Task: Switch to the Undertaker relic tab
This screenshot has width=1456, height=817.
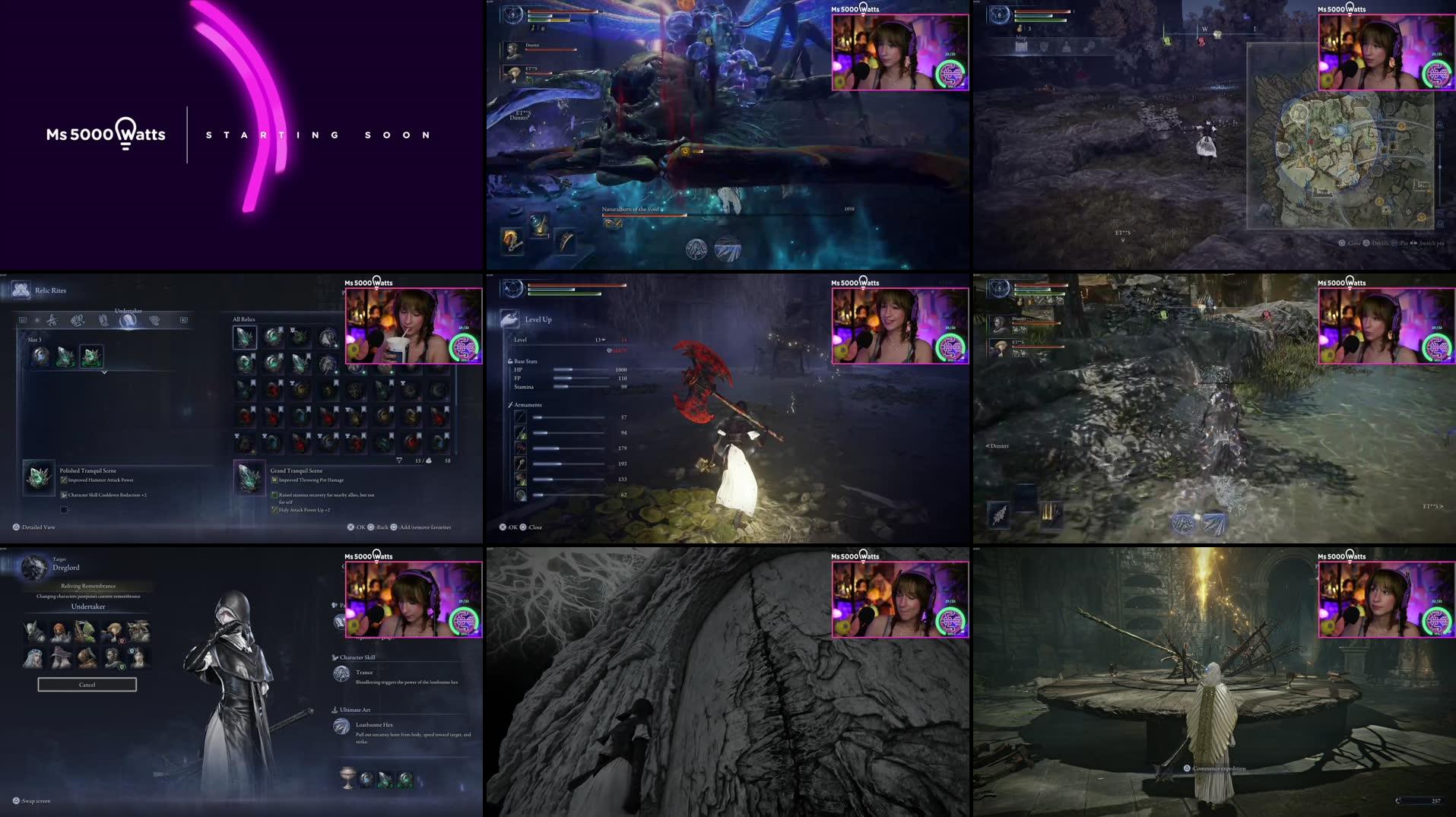Action: pos(128,321)
